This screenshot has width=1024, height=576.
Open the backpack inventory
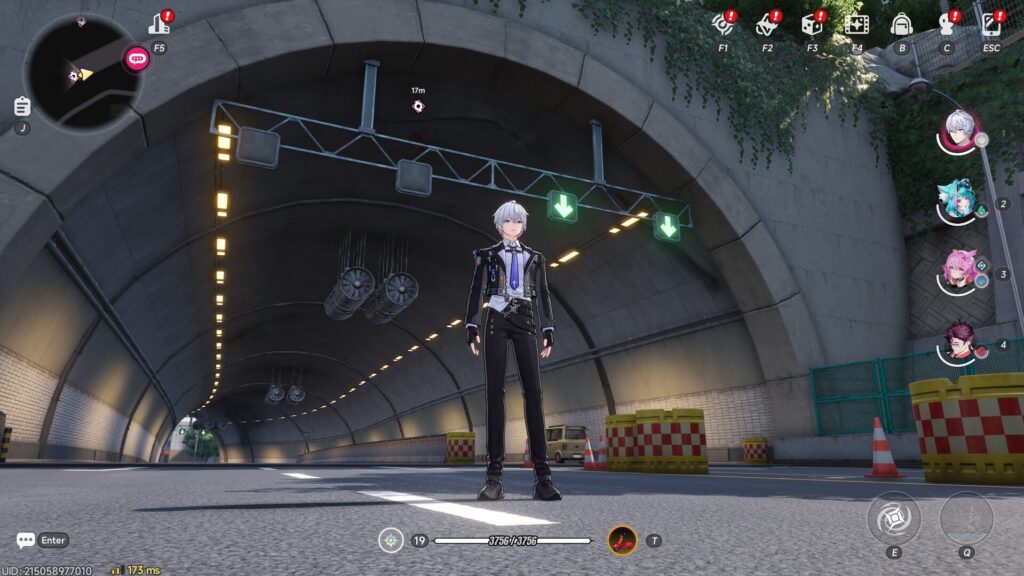(x=901, y=24)
